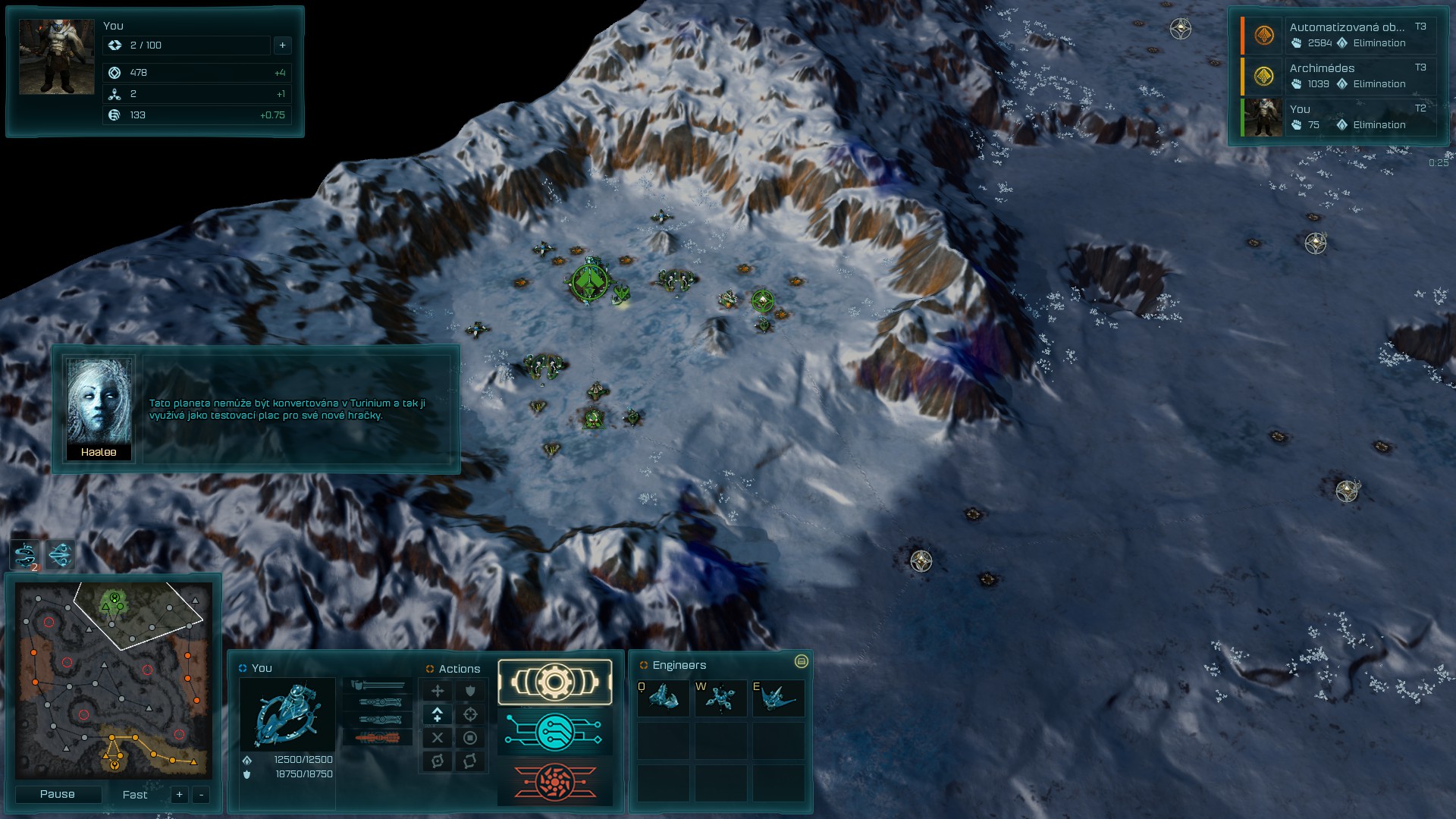Screen dimensions: 1456x819
Task: Build the engineer unit in slot W
Action: pos(720,698)
